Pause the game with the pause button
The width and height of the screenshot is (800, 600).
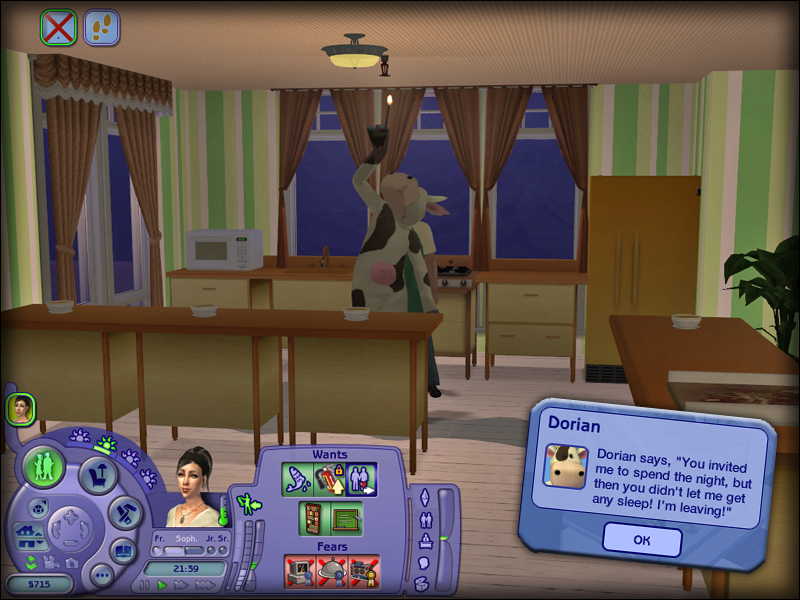tap(145, 585)
